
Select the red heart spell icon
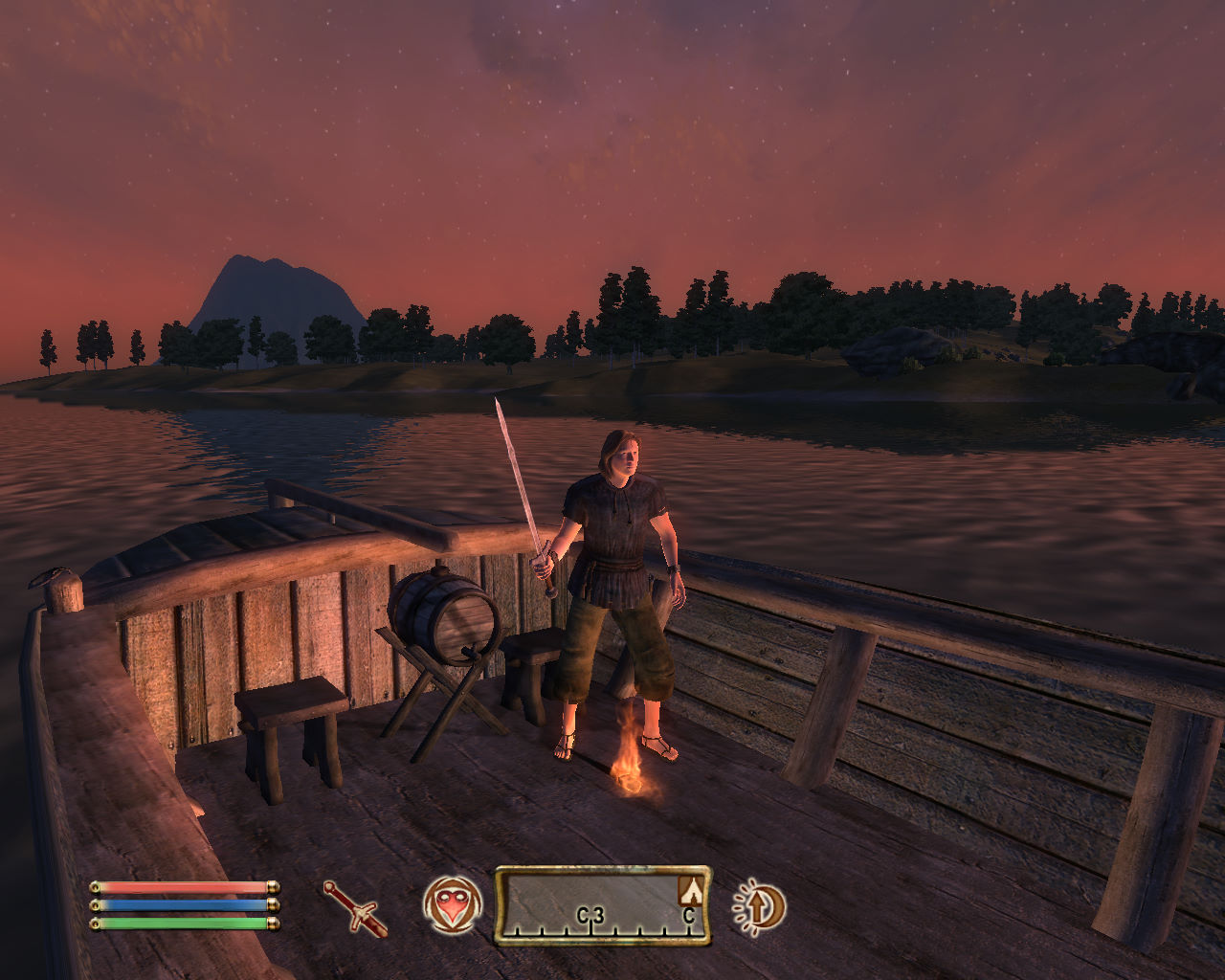point(452,904)
